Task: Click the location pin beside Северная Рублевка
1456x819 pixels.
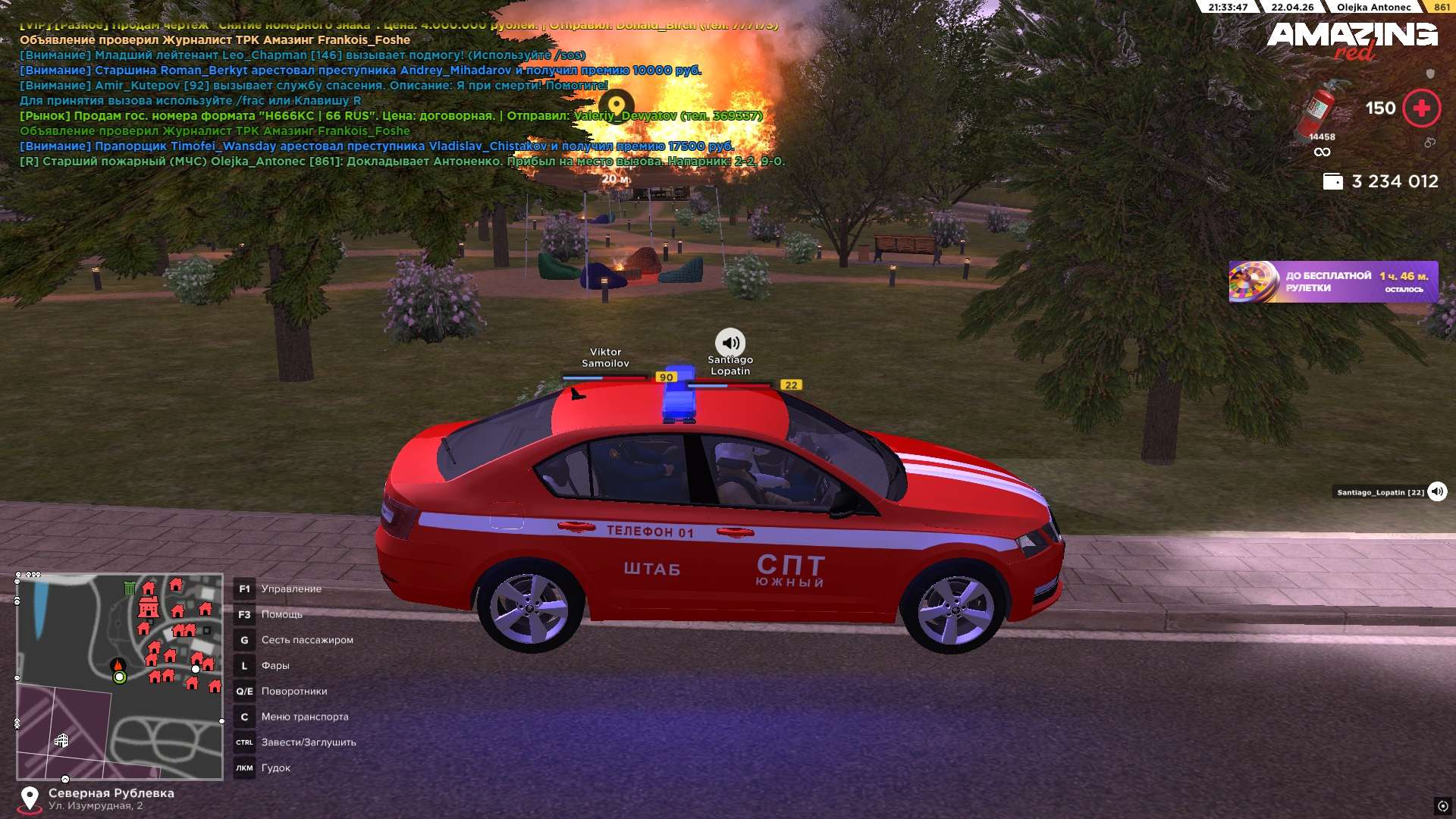Action: (x=30, y=799)
